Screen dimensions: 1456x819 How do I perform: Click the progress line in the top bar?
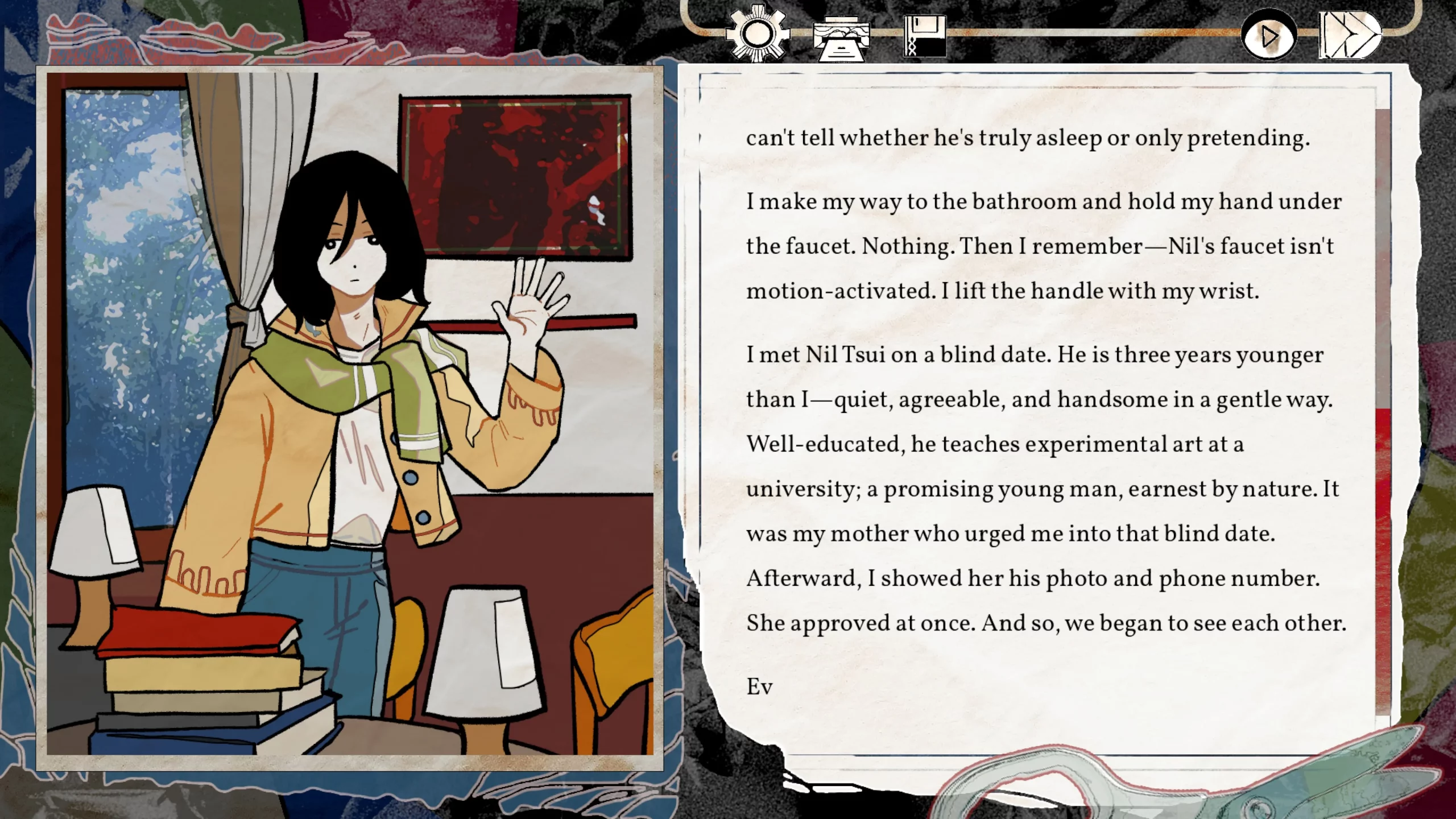point(1081,35)
